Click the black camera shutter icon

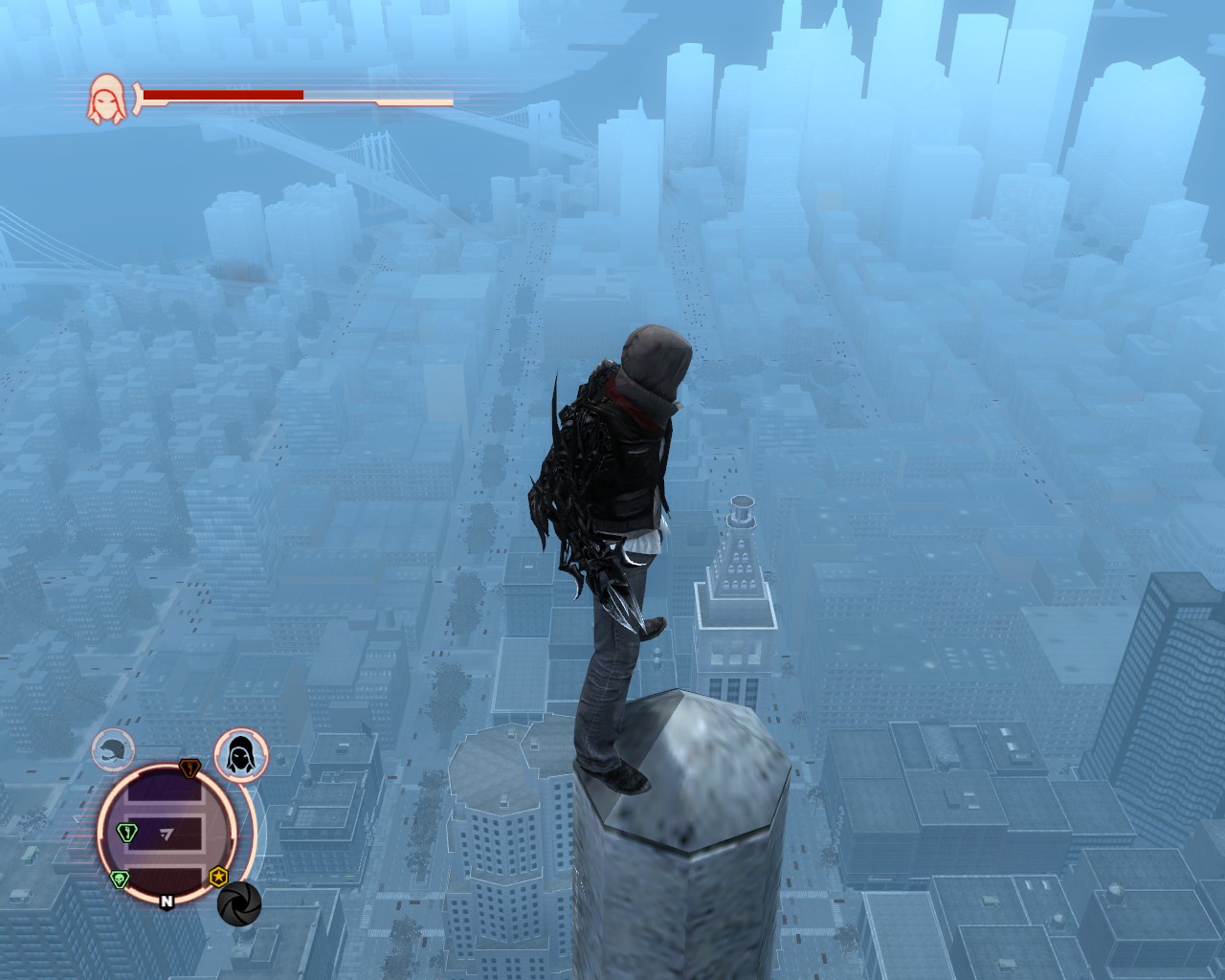tap(238, 902)
